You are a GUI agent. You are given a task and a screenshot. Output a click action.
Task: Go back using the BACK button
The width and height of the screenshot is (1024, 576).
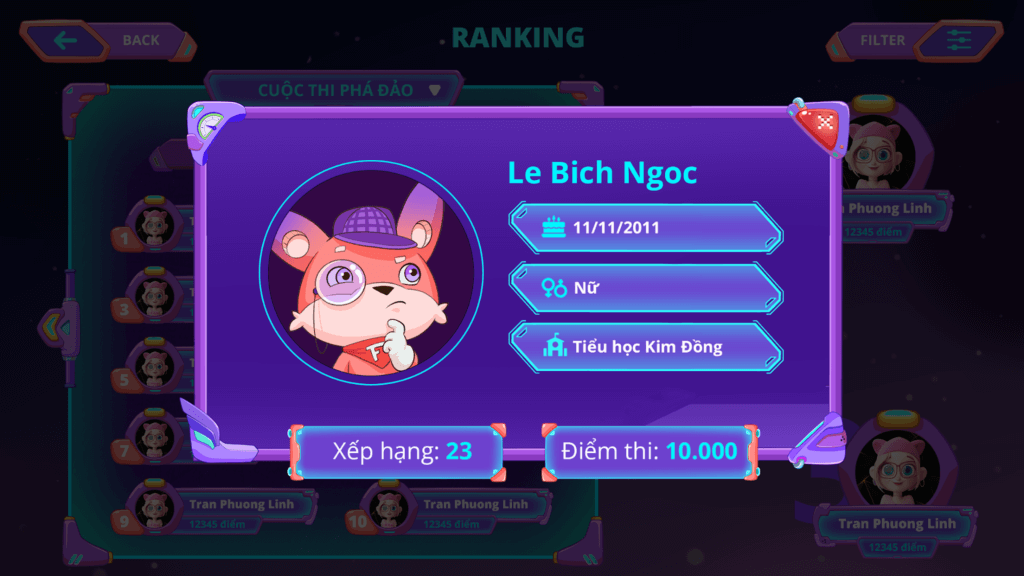click(107, 40)
